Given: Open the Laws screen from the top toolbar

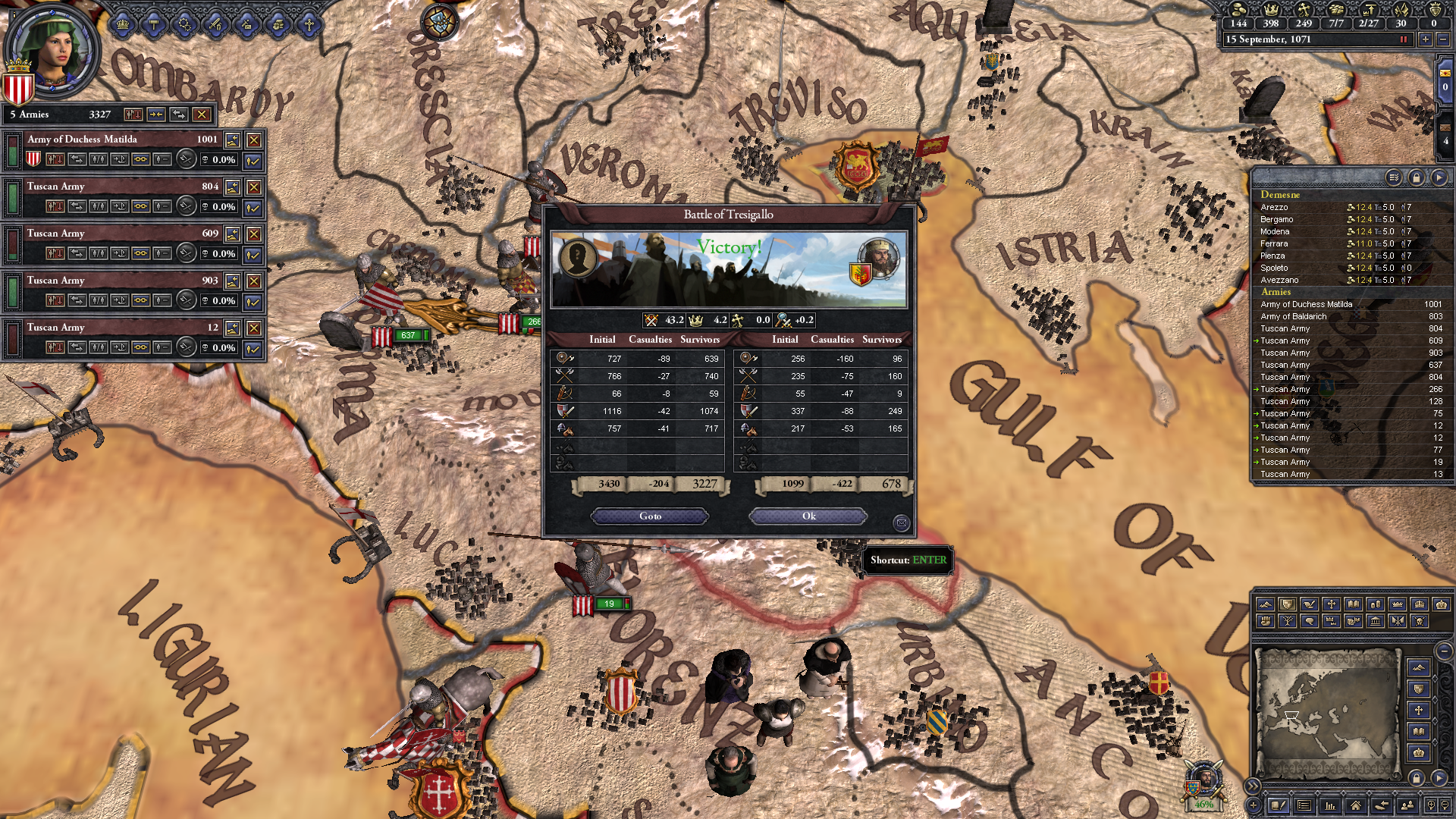Looking at the screenshot, I should pos(154,25).
